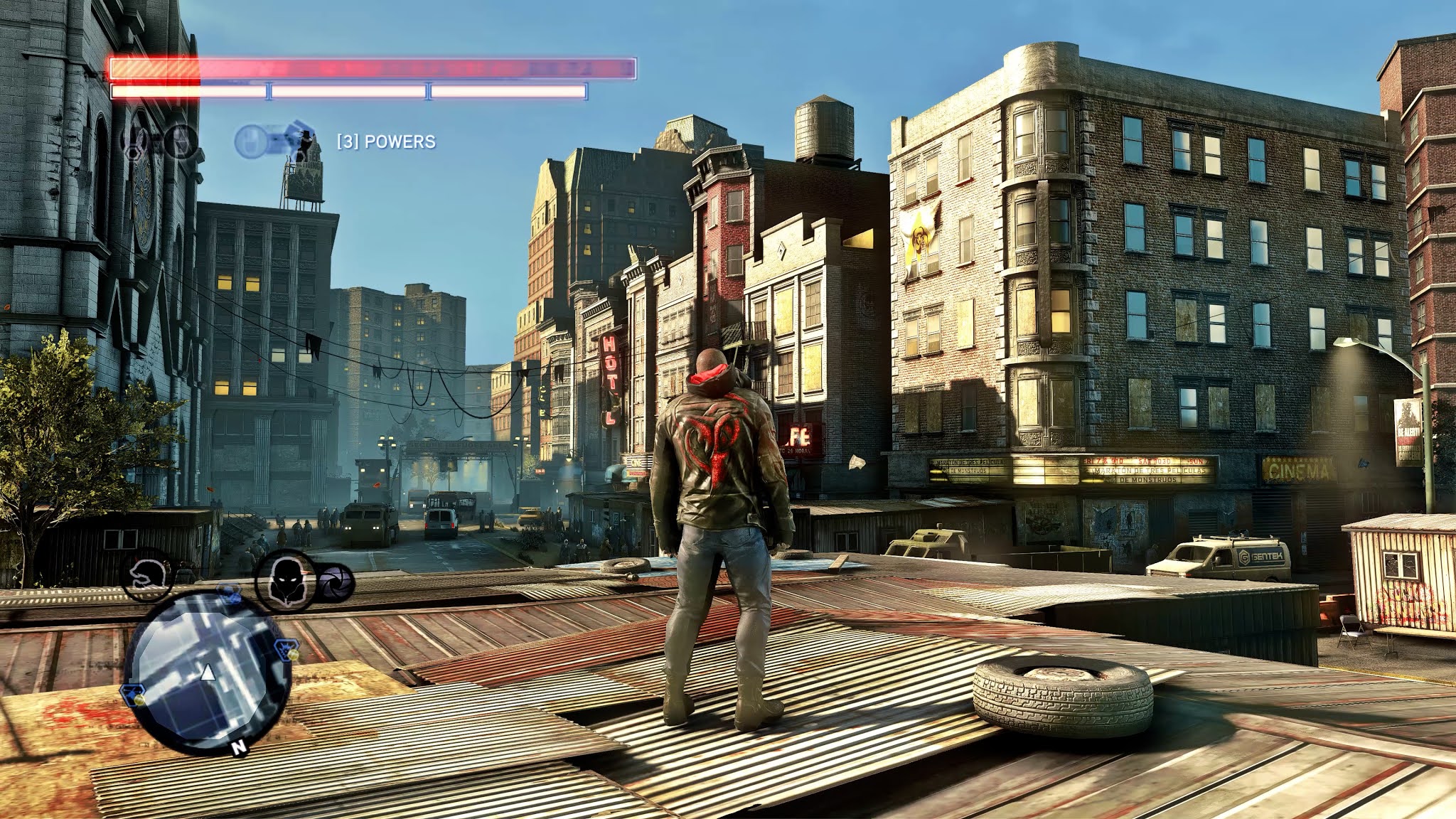Click the north compass indicator on the minimap
The image size is (1456, 819).
(x=240, y=746)
